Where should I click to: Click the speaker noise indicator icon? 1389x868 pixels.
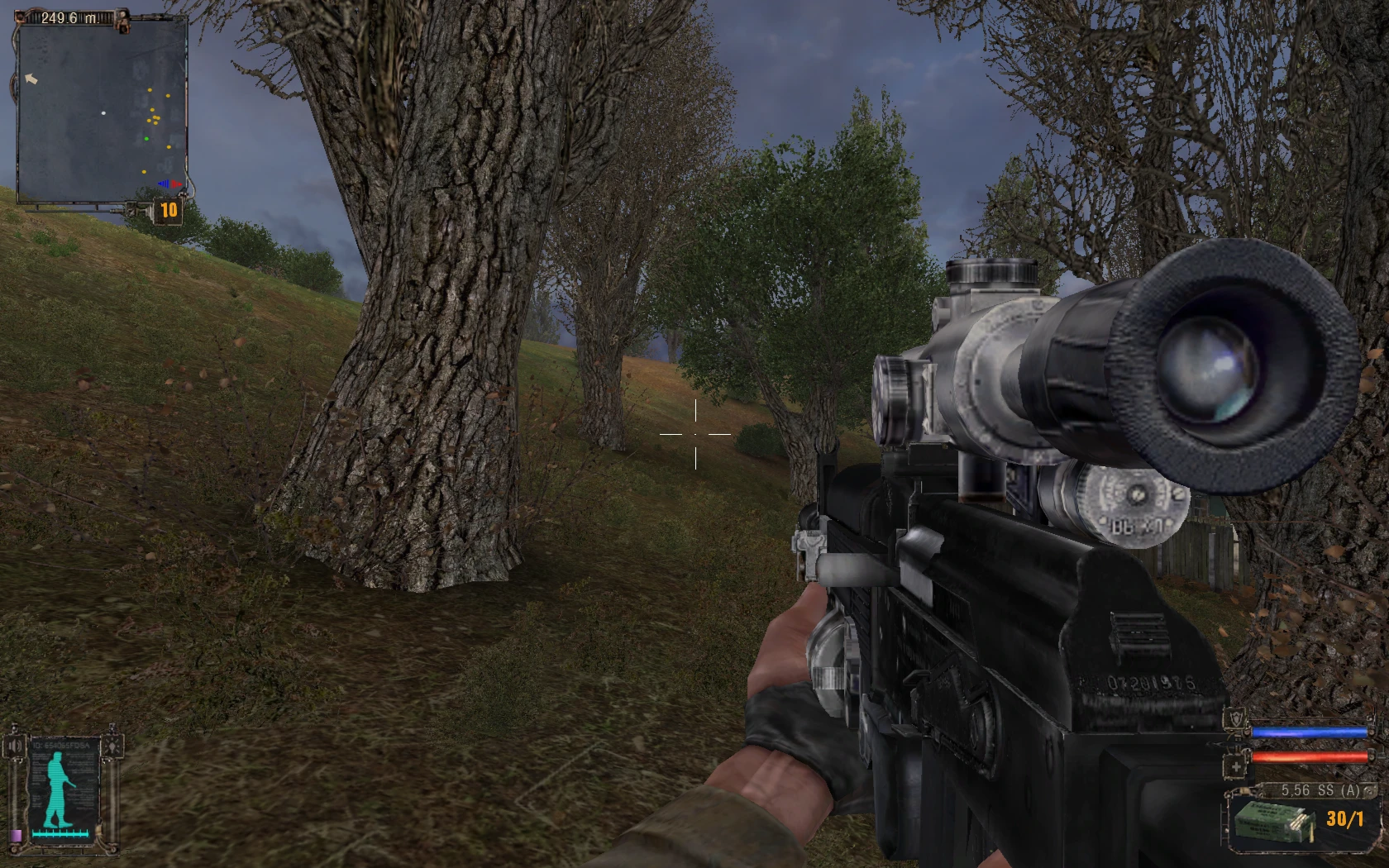point(15,746)
